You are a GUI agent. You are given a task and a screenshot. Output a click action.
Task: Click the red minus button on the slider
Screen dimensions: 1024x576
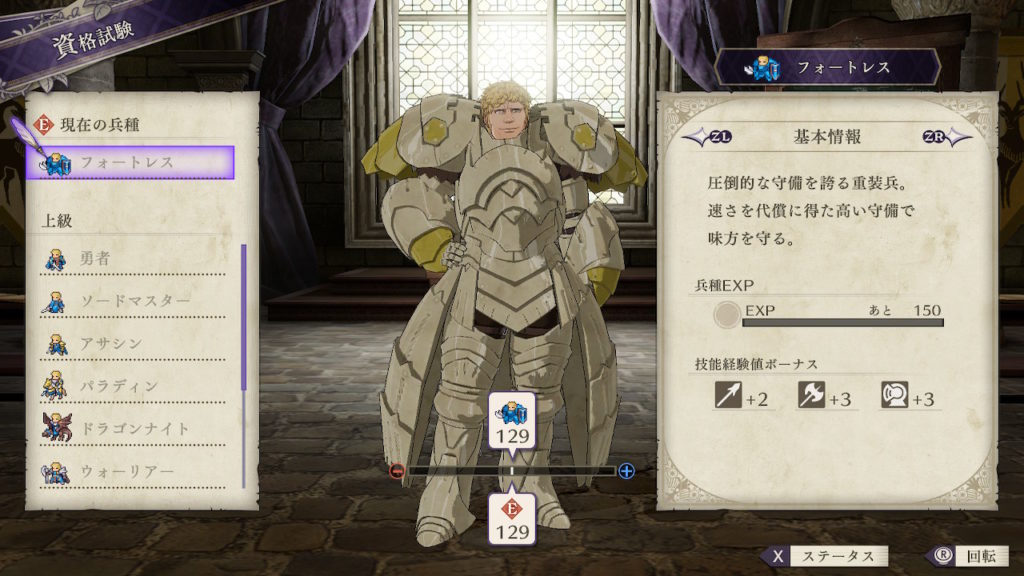pos(397,470)
